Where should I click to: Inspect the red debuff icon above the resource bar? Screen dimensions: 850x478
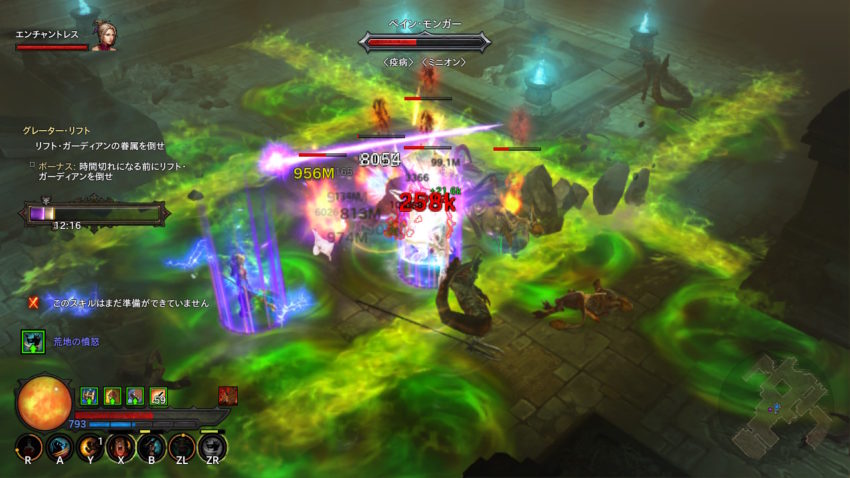(x=227, y=396)
